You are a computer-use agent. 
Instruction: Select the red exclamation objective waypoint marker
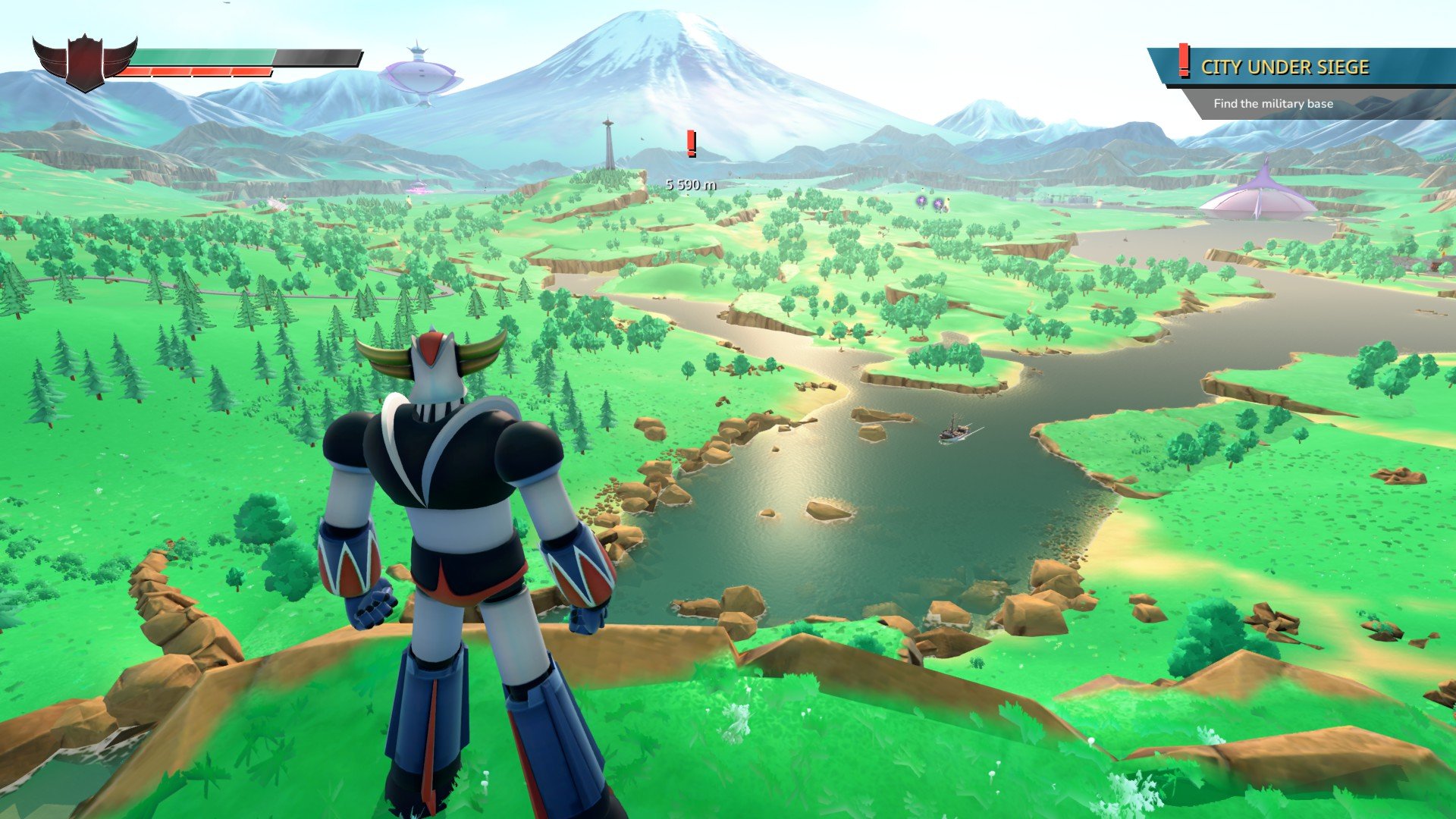pyautogui.click(x=691, y=143)
